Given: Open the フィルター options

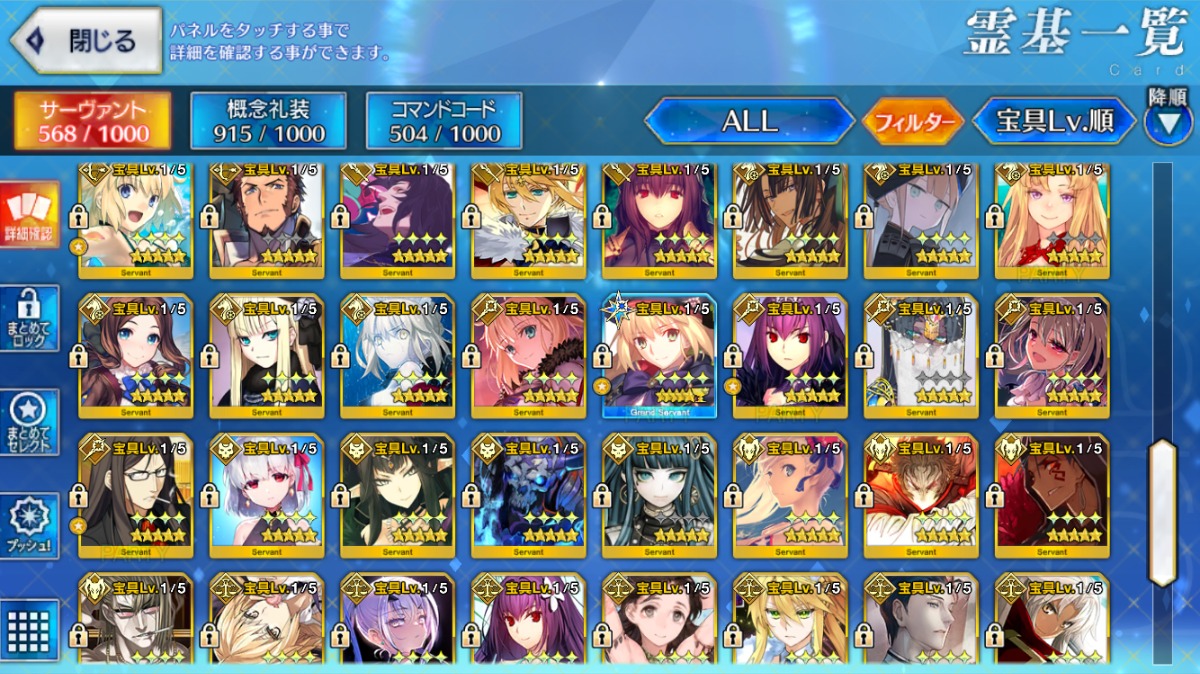Looking at the screenshot, I should tap(912, 123).
